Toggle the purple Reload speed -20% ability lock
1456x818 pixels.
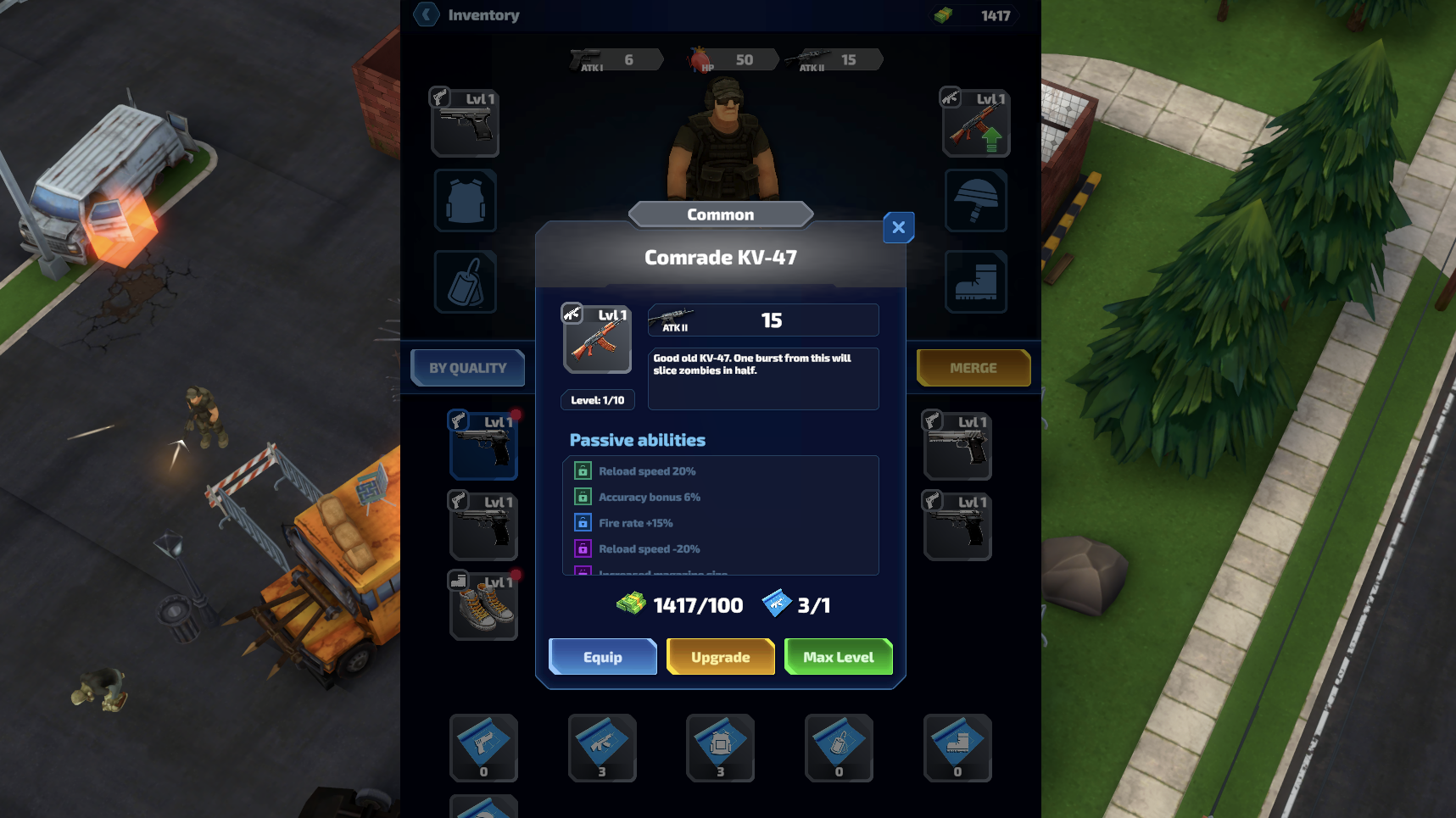[x=582, y=549]
